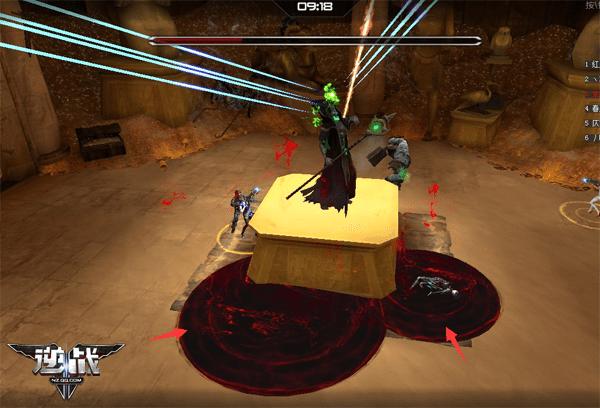Select the red highlighted row in the player list
The height and width of the screenshot is (408, 600).
point(591,92)
